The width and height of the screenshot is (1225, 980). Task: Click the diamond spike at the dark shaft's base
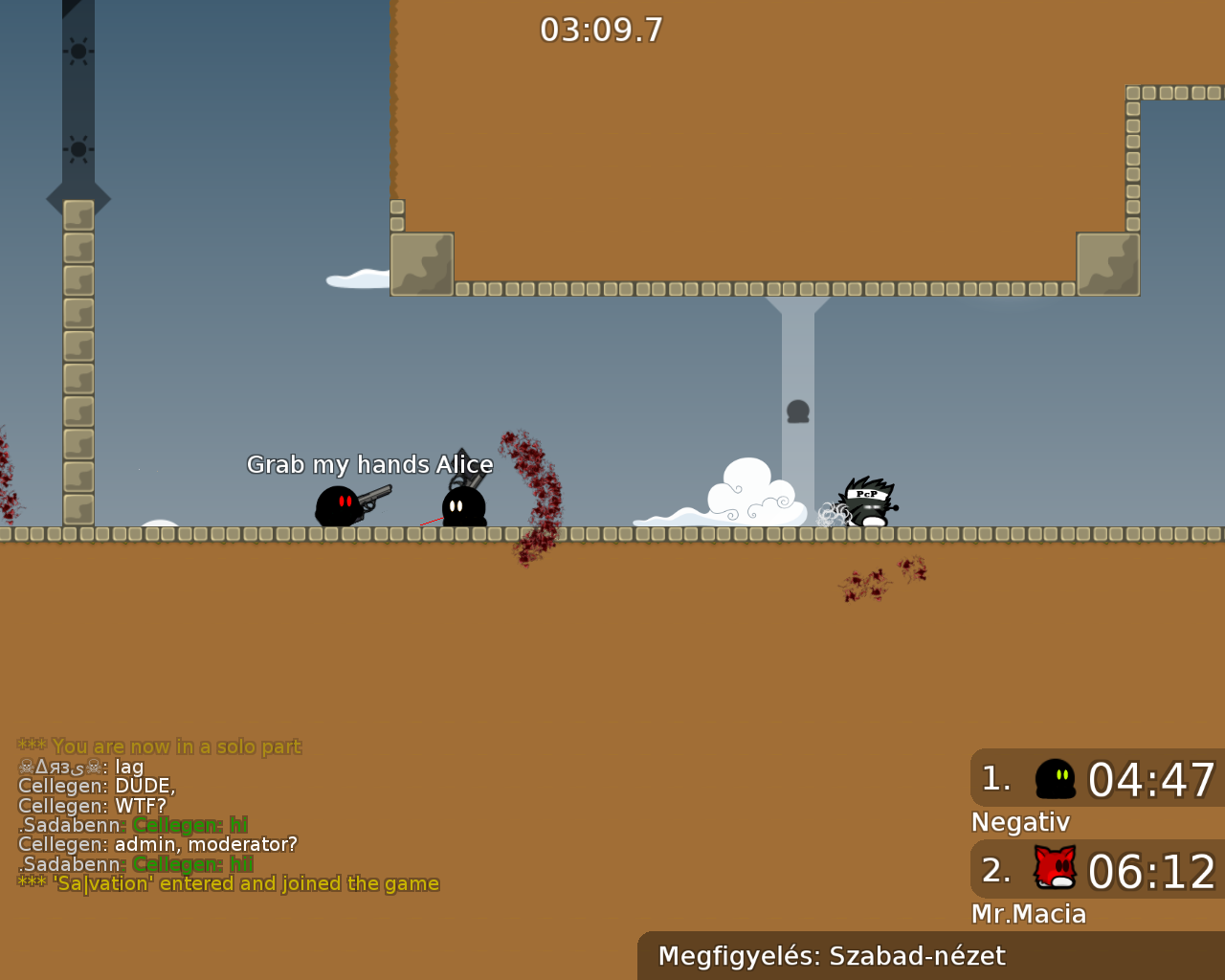[78, 198]
